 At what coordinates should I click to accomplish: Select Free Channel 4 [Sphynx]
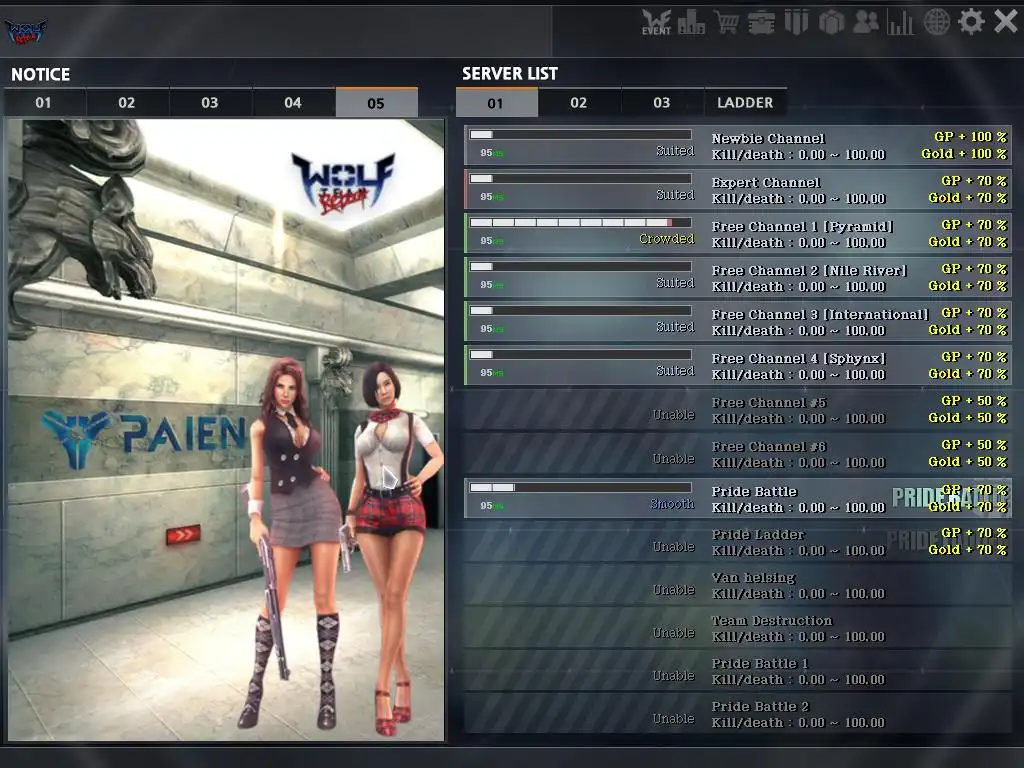(x=737, y=366)
